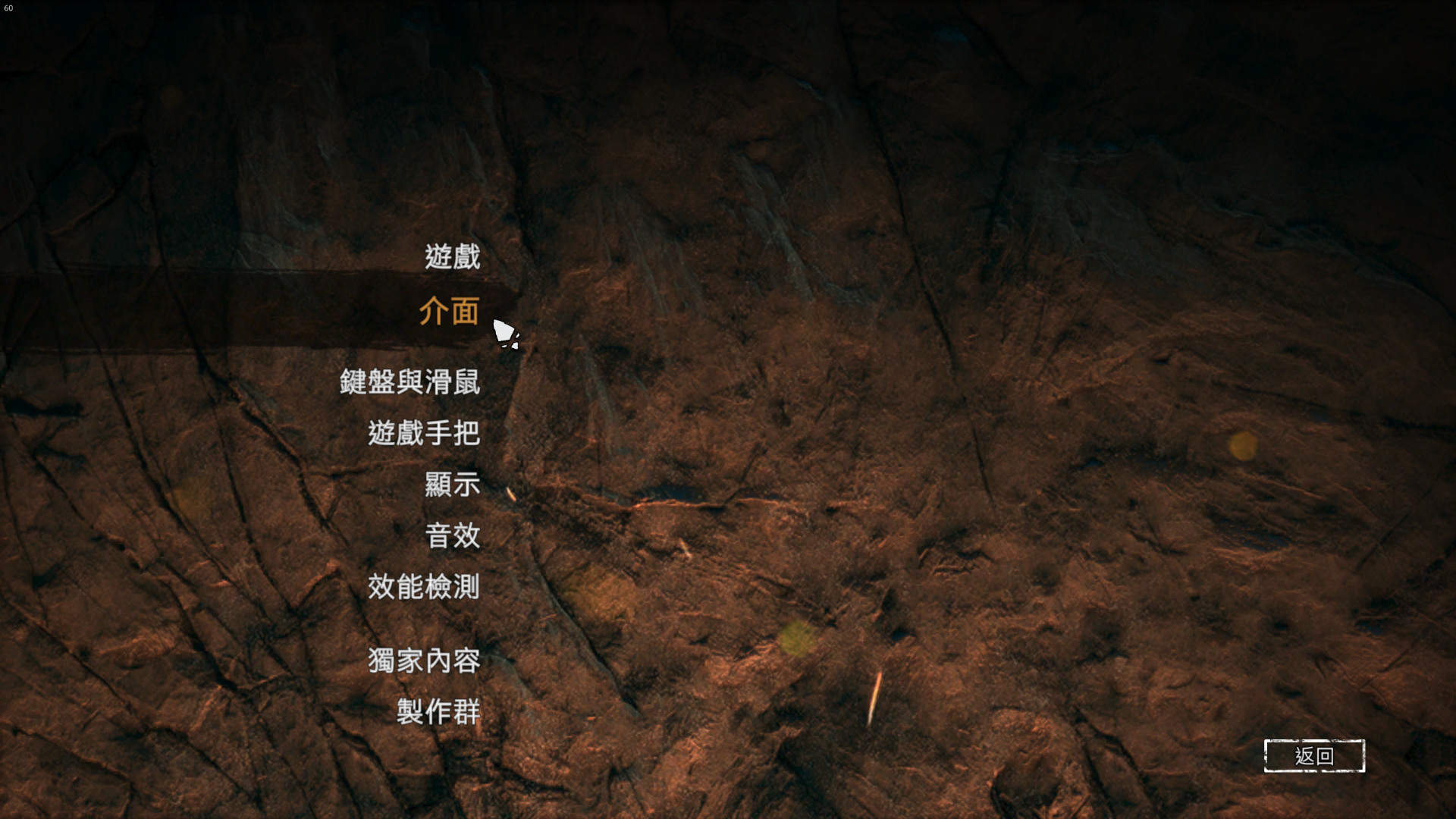The height and width of the screenshot is (819, 1456).
Task: Select the 介面 (Interface) options entry
Action: tap(449, 312)
